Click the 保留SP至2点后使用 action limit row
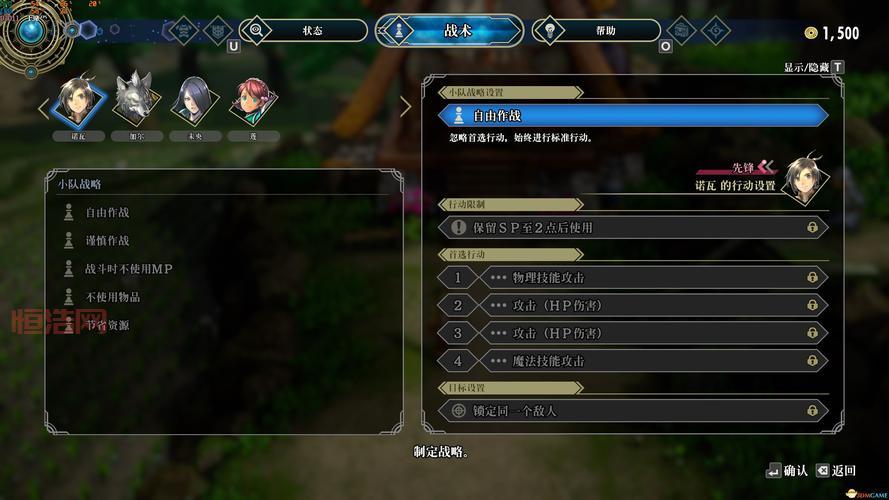 pyautogui.click(x=633, y=228)
